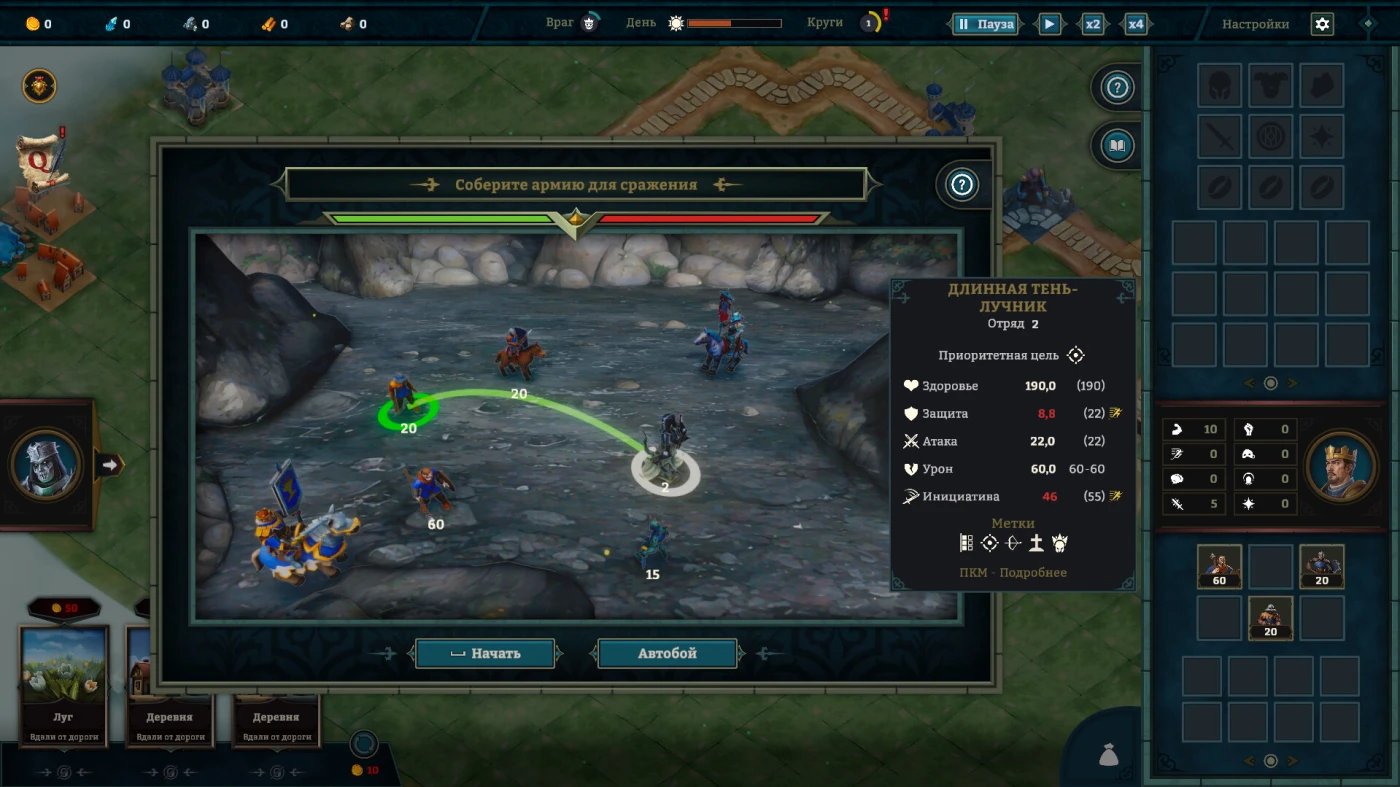Switch game speed to x4
Viewport: 1400px width, 787px height.
pyautogui.click(x=1136, y=24)
